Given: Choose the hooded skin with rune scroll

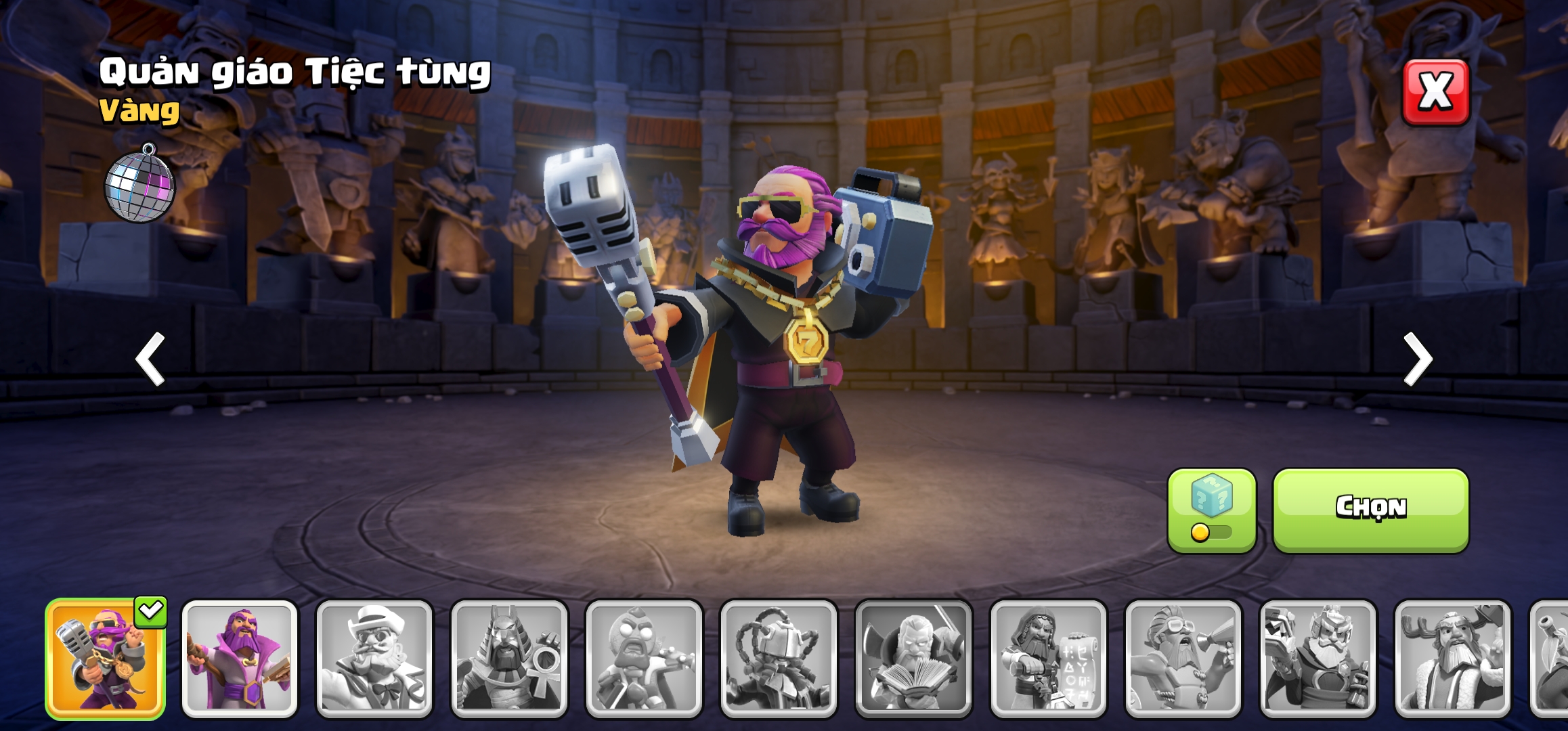Looking at the screenshot, I should pyautogui.click(x=1048, y=658).
